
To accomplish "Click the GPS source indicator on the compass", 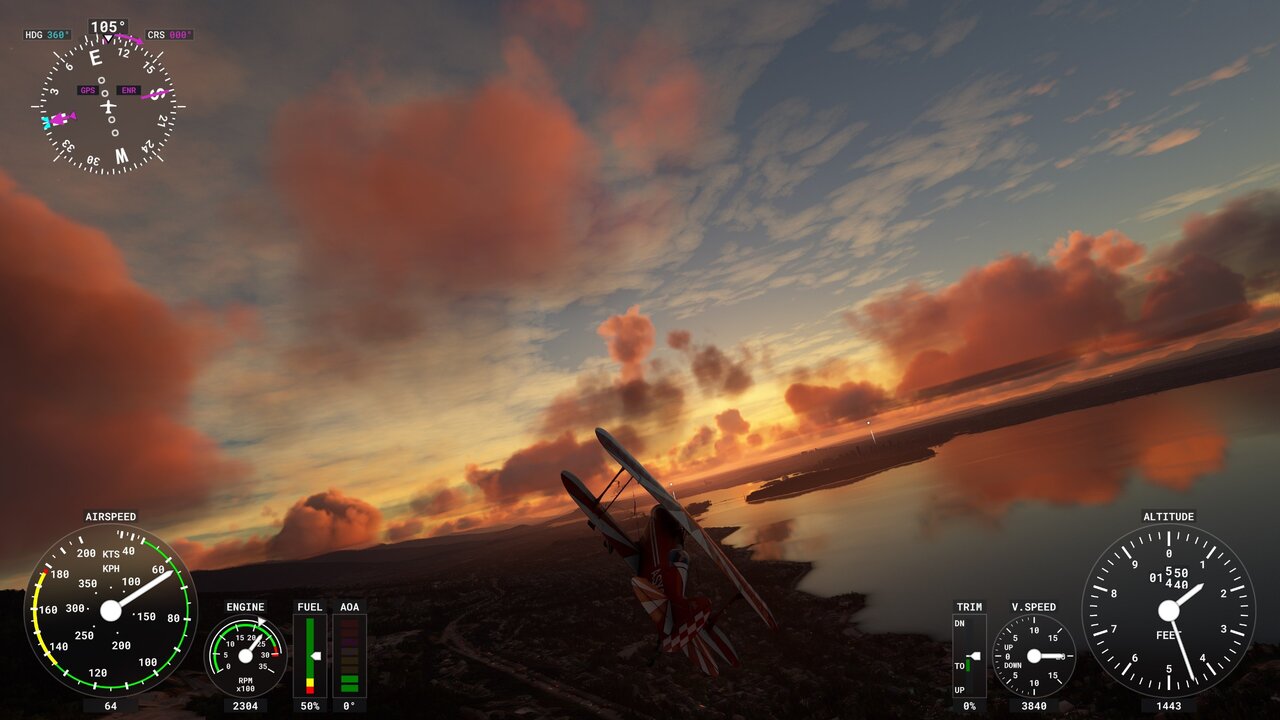I will pos(86,90).
